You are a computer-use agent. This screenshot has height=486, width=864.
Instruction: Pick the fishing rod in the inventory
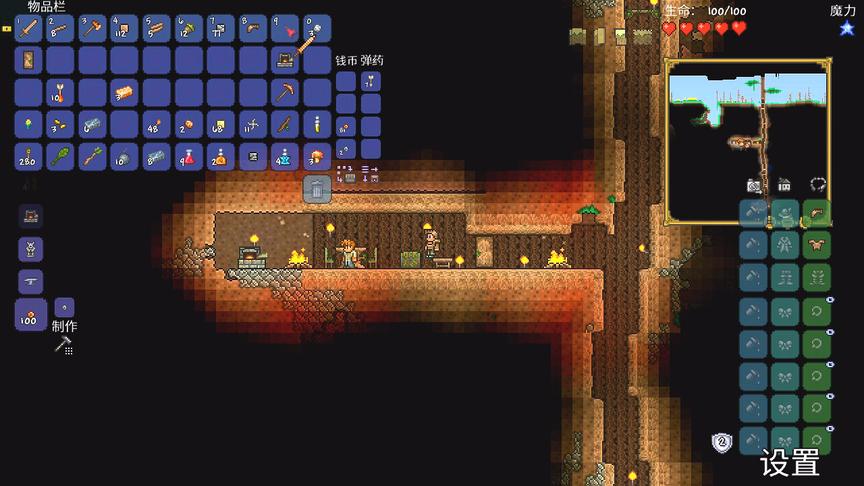click(x=285, y=124)
